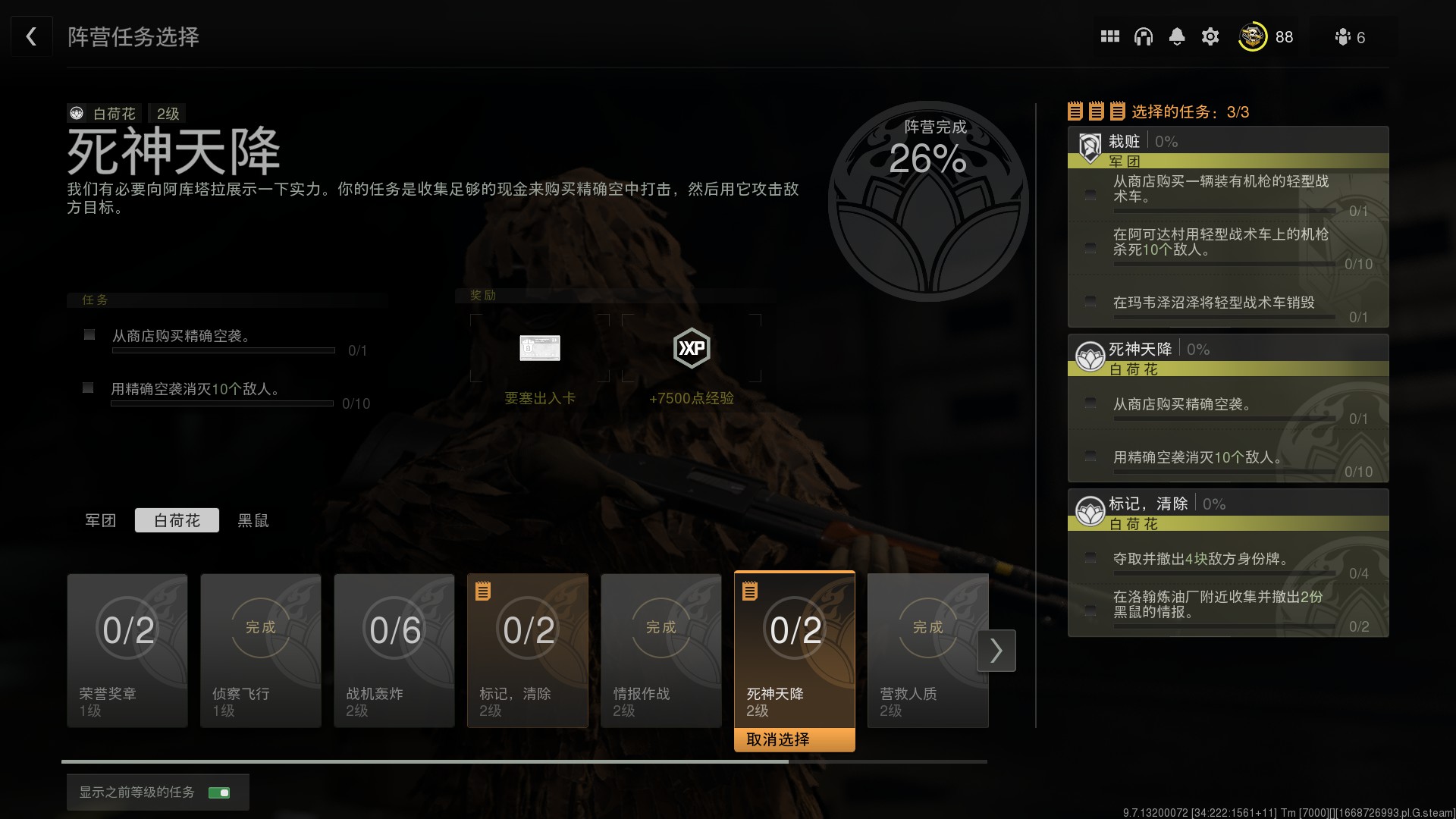Switch to the 黑鼠 faction tab

pos(253,520)
